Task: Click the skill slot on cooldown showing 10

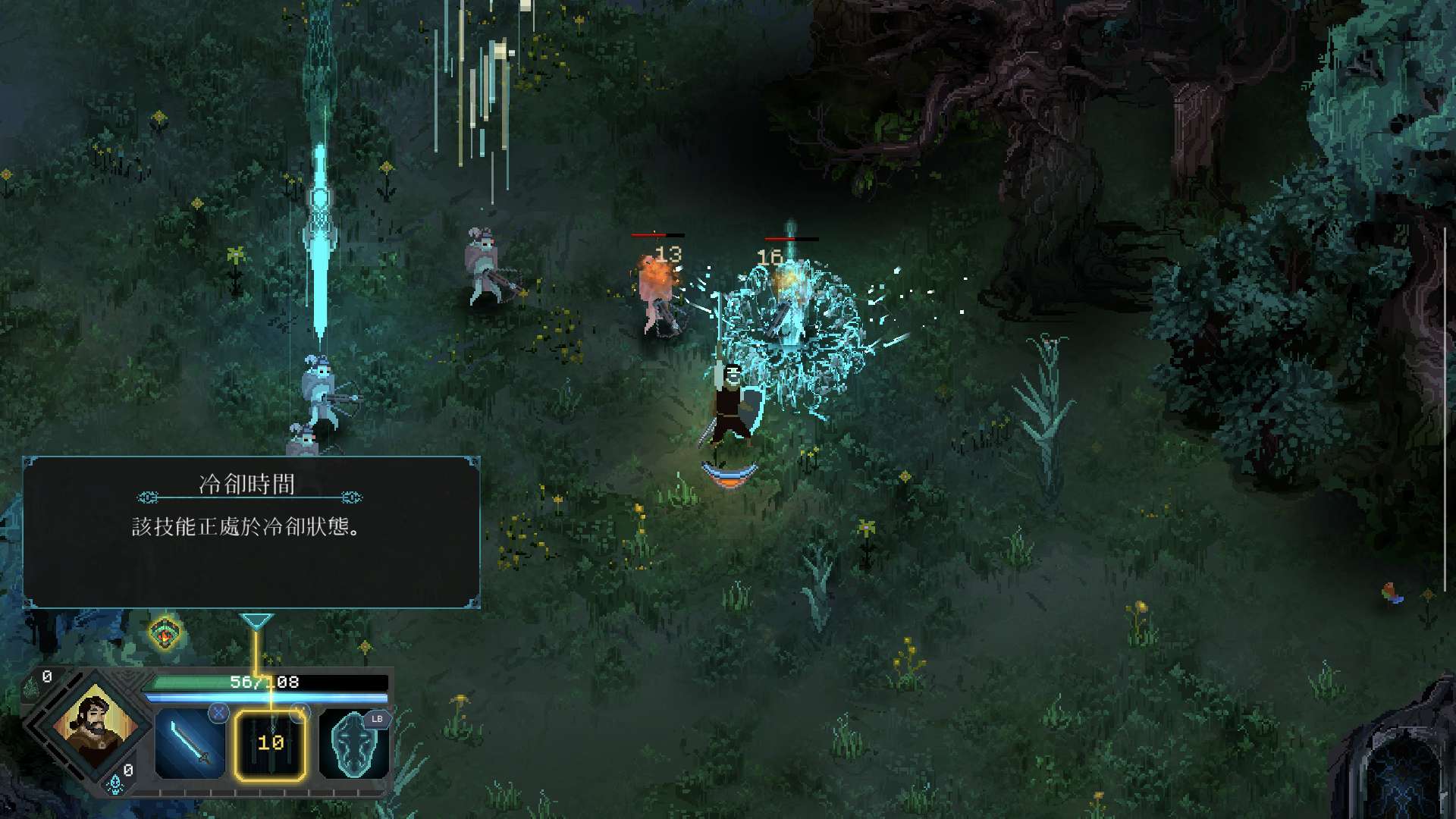Action: pos(271,744)
